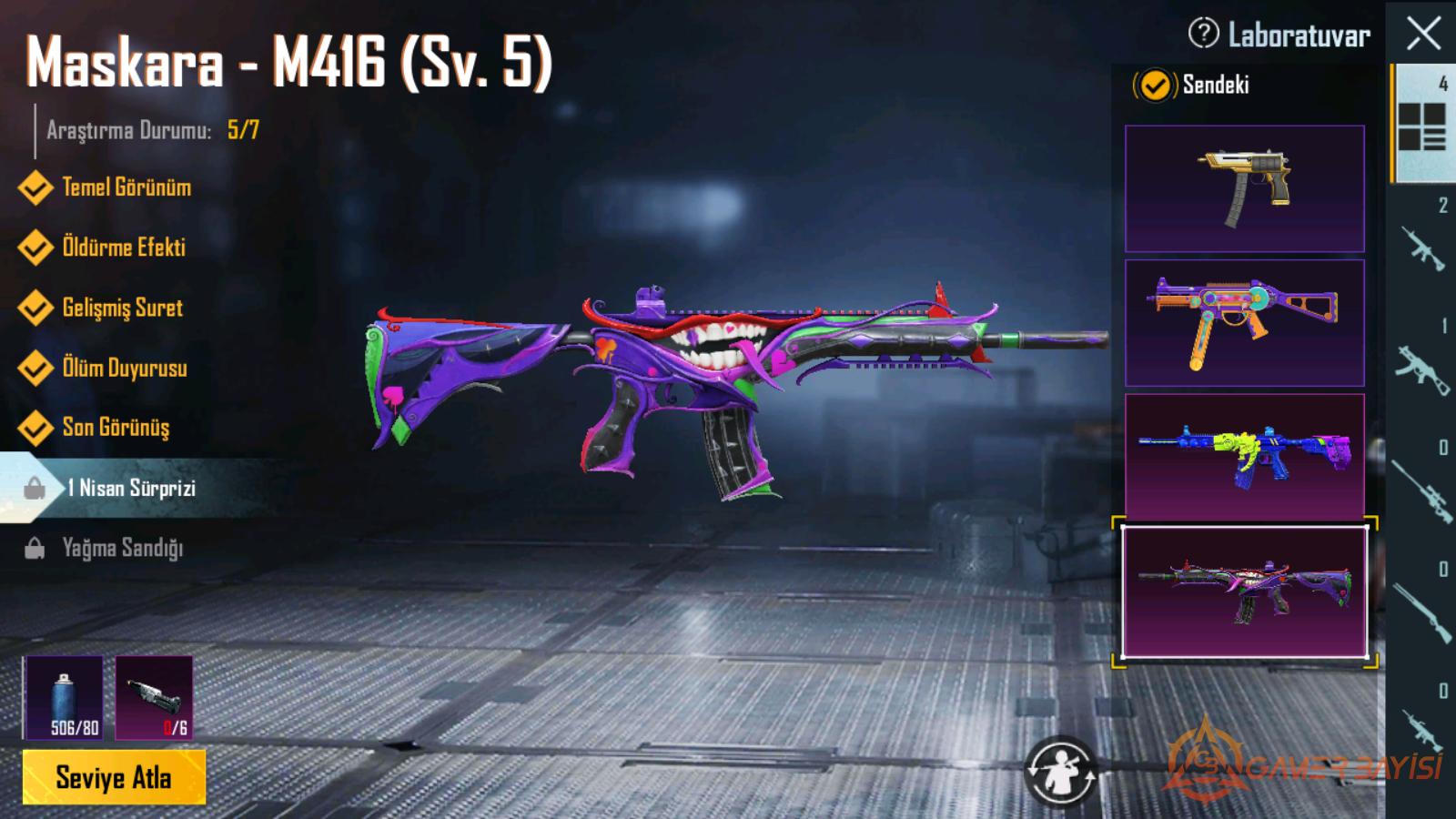This screenshot has height=819, width=1456.
Task: Toggle the Sendeki owned filter
Action: (1155, 86)
